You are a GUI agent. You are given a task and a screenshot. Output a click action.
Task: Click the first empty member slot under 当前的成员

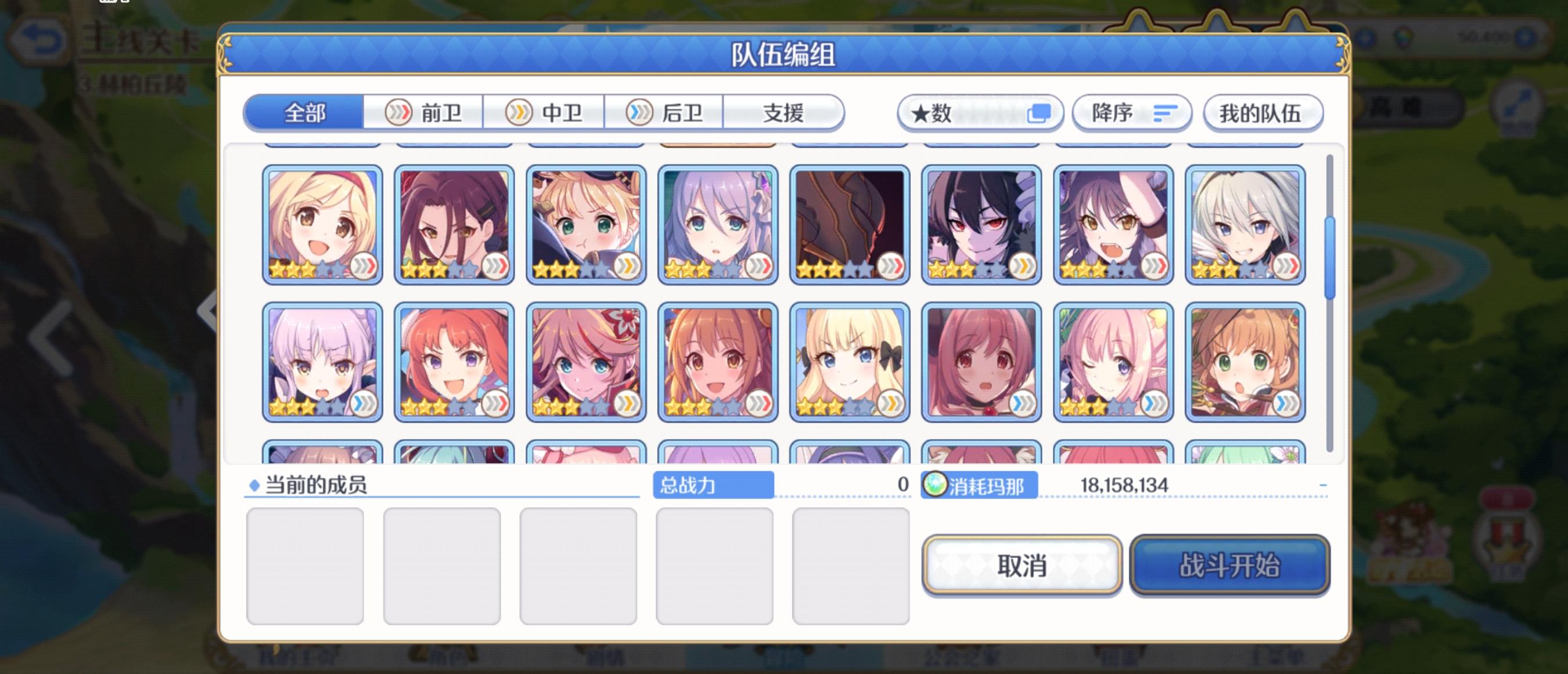tap(306, 564)
